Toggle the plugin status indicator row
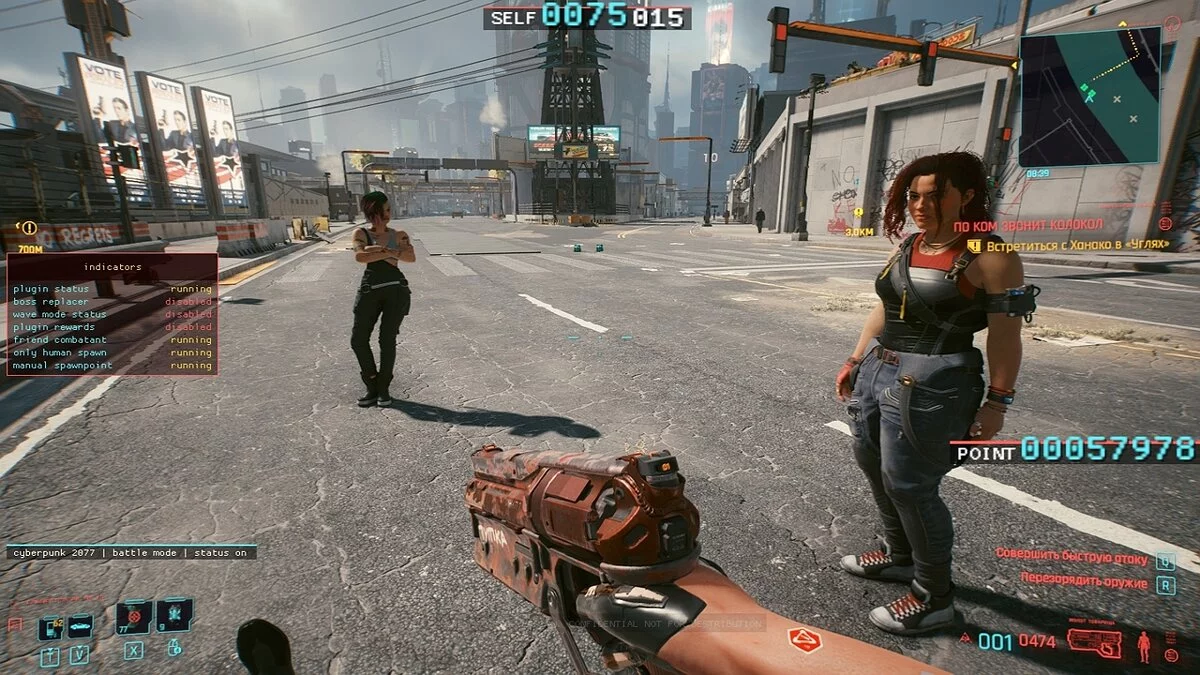This screenshot has width=1200, height=675. click(x=112, y=289)
